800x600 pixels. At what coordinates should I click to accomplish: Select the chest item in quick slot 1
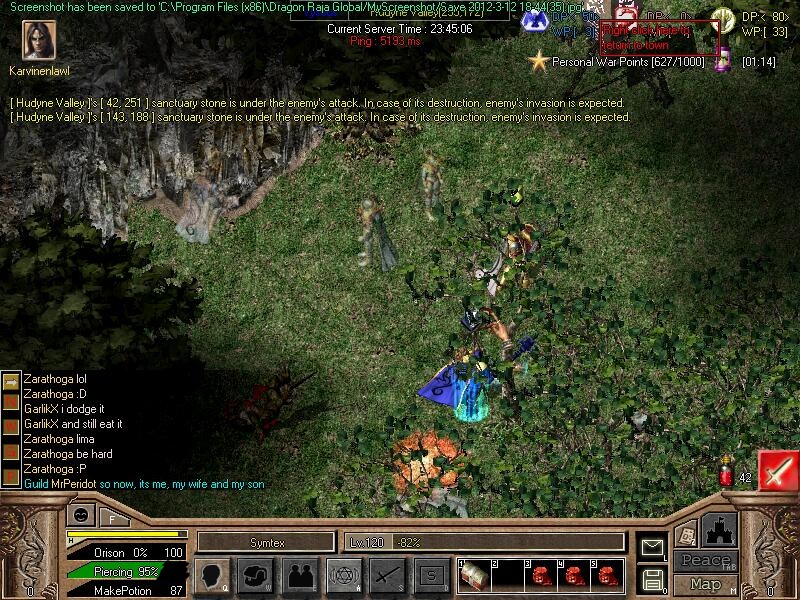pos(475,575)
